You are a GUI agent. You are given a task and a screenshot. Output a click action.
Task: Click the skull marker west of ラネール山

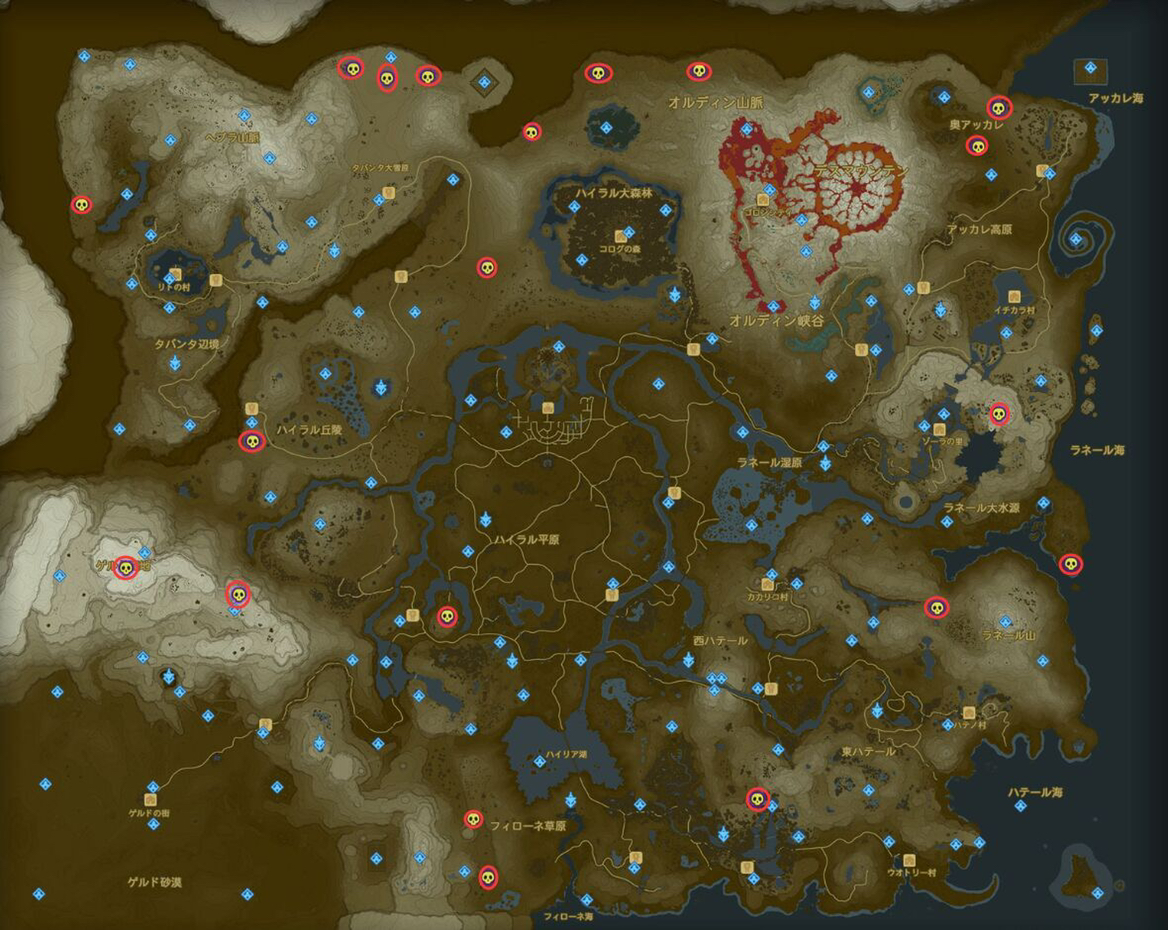click(936, 607)
